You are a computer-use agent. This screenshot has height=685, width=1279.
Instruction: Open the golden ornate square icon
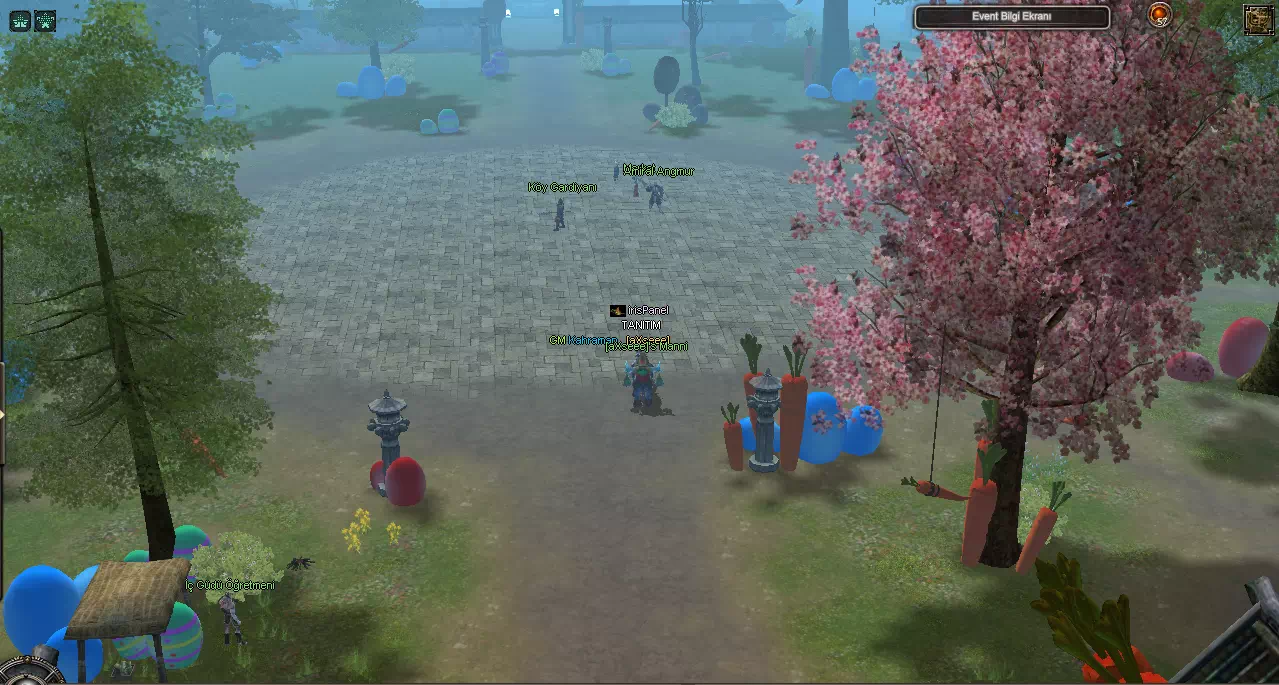[x=1257, y=19]
